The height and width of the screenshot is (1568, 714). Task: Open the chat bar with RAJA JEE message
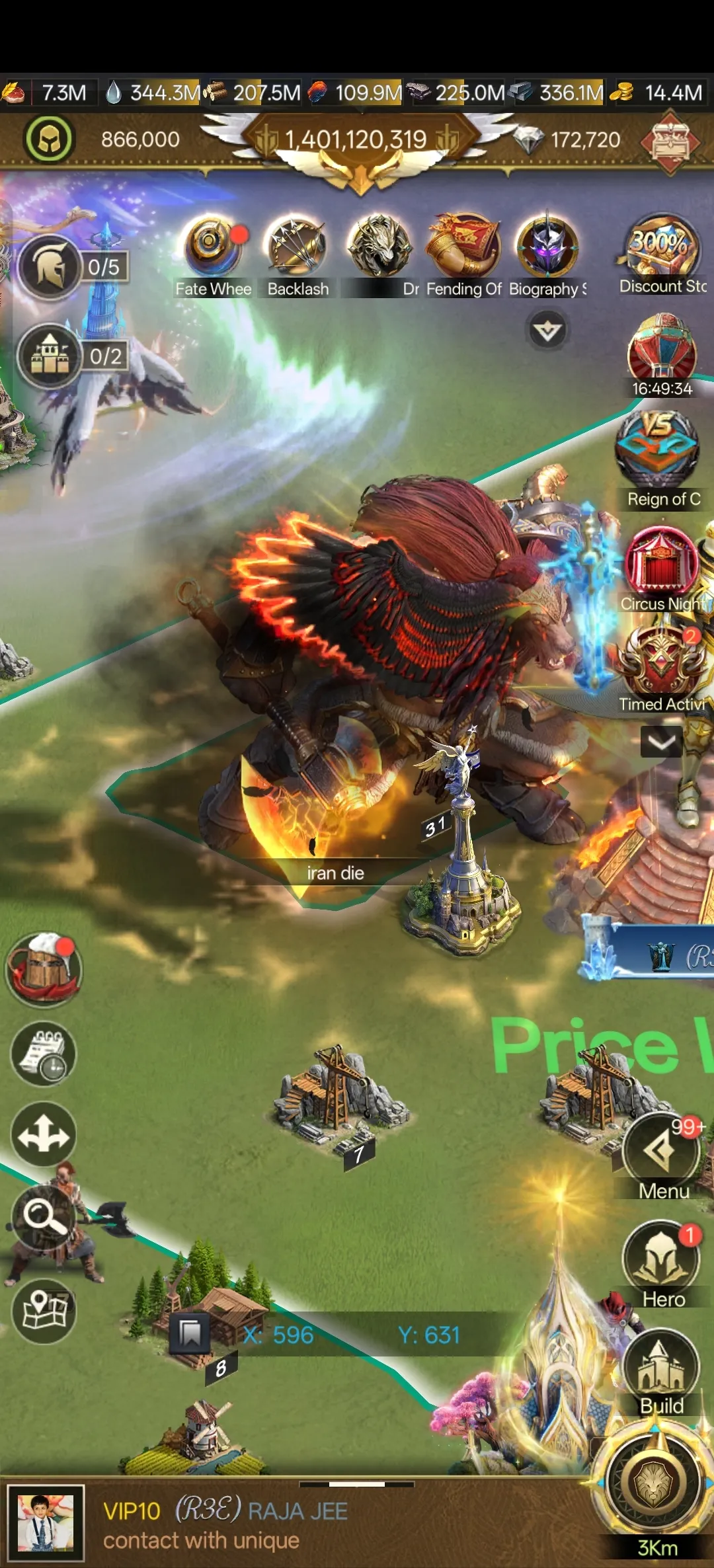297,1524
